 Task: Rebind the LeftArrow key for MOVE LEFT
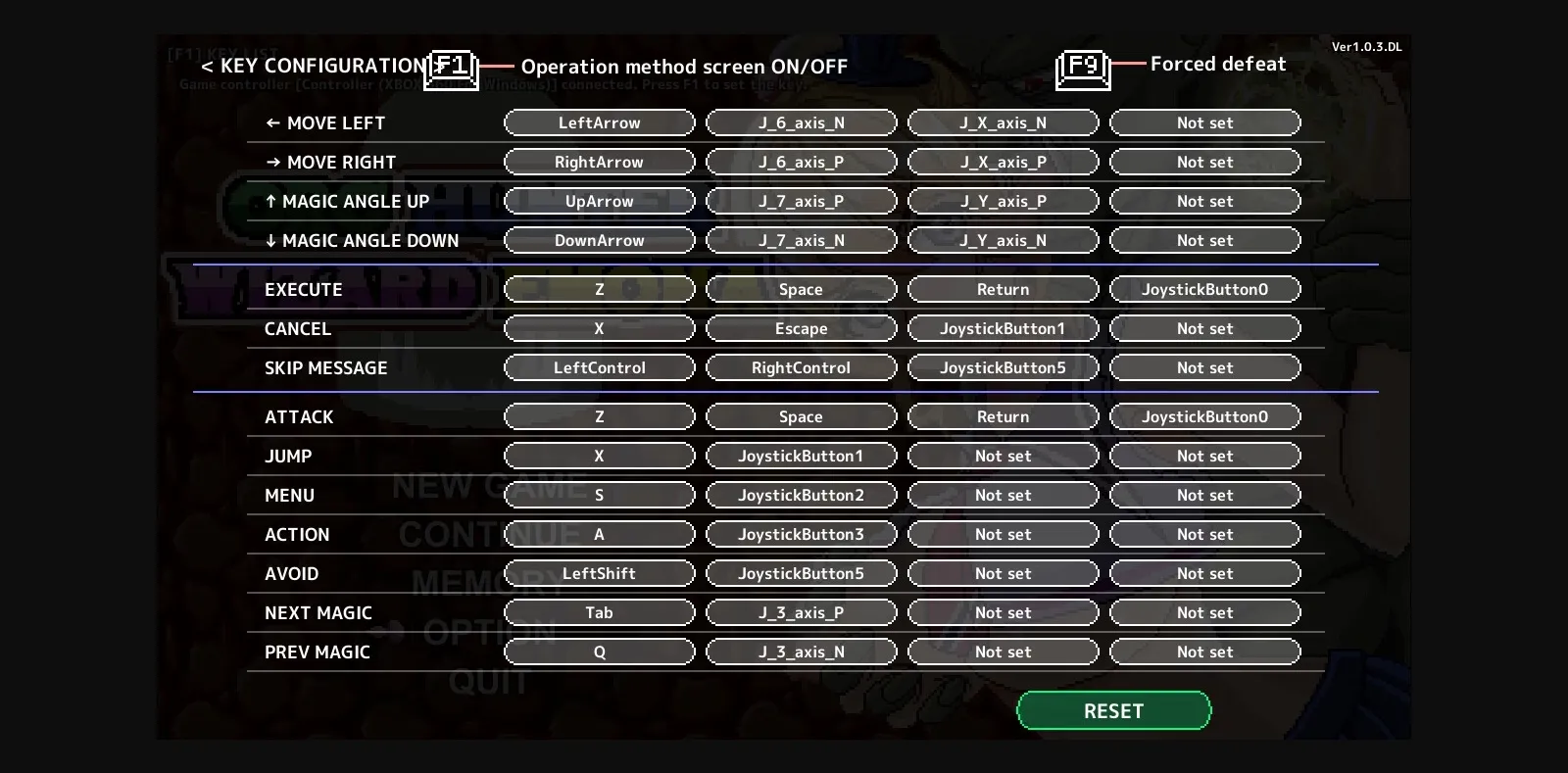(x=599, y=122)
